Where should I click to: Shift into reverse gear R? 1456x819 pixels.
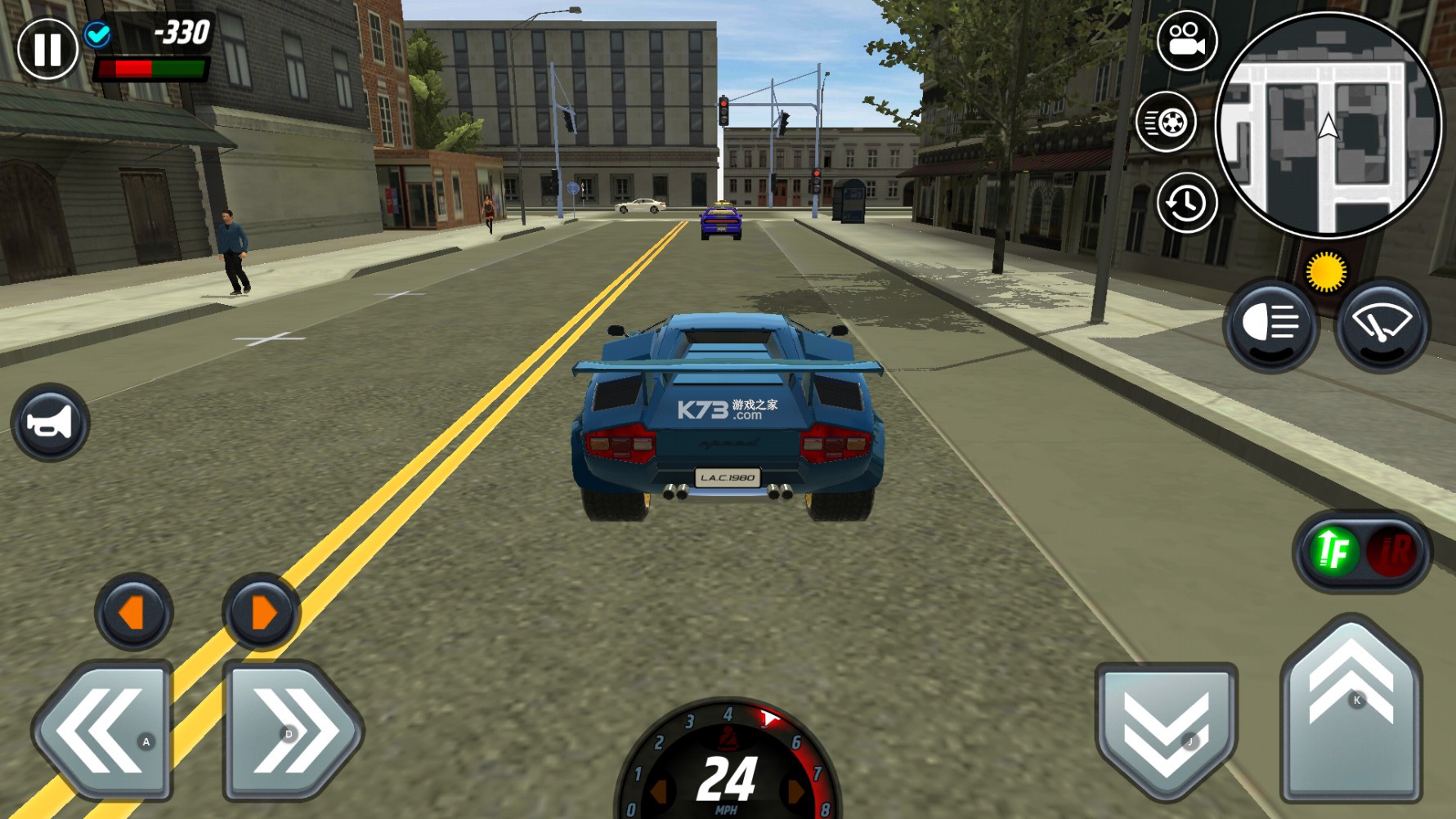(x=1393, y=552)
